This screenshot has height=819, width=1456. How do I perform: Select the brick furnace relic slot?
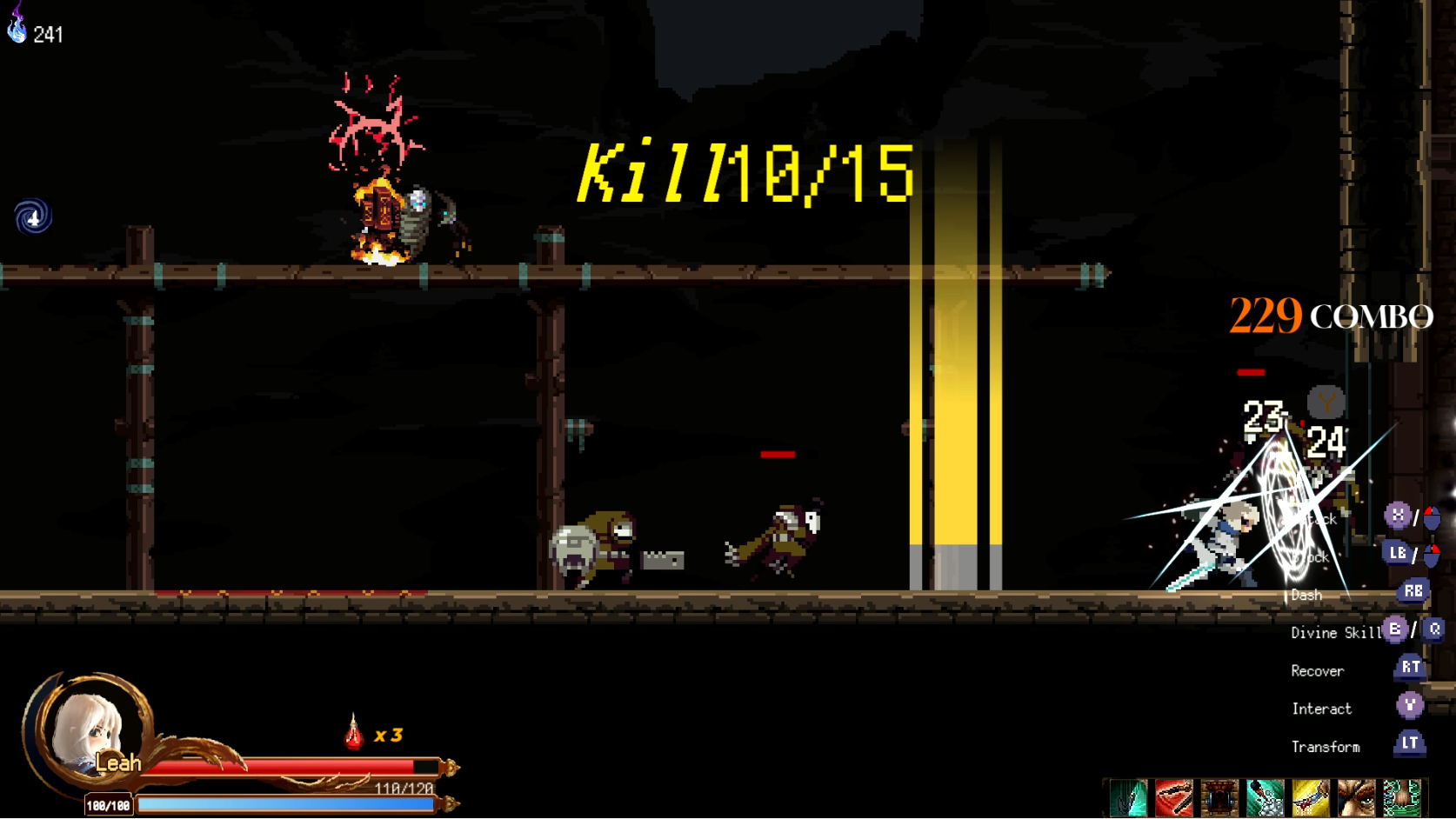pos(1219,798)
